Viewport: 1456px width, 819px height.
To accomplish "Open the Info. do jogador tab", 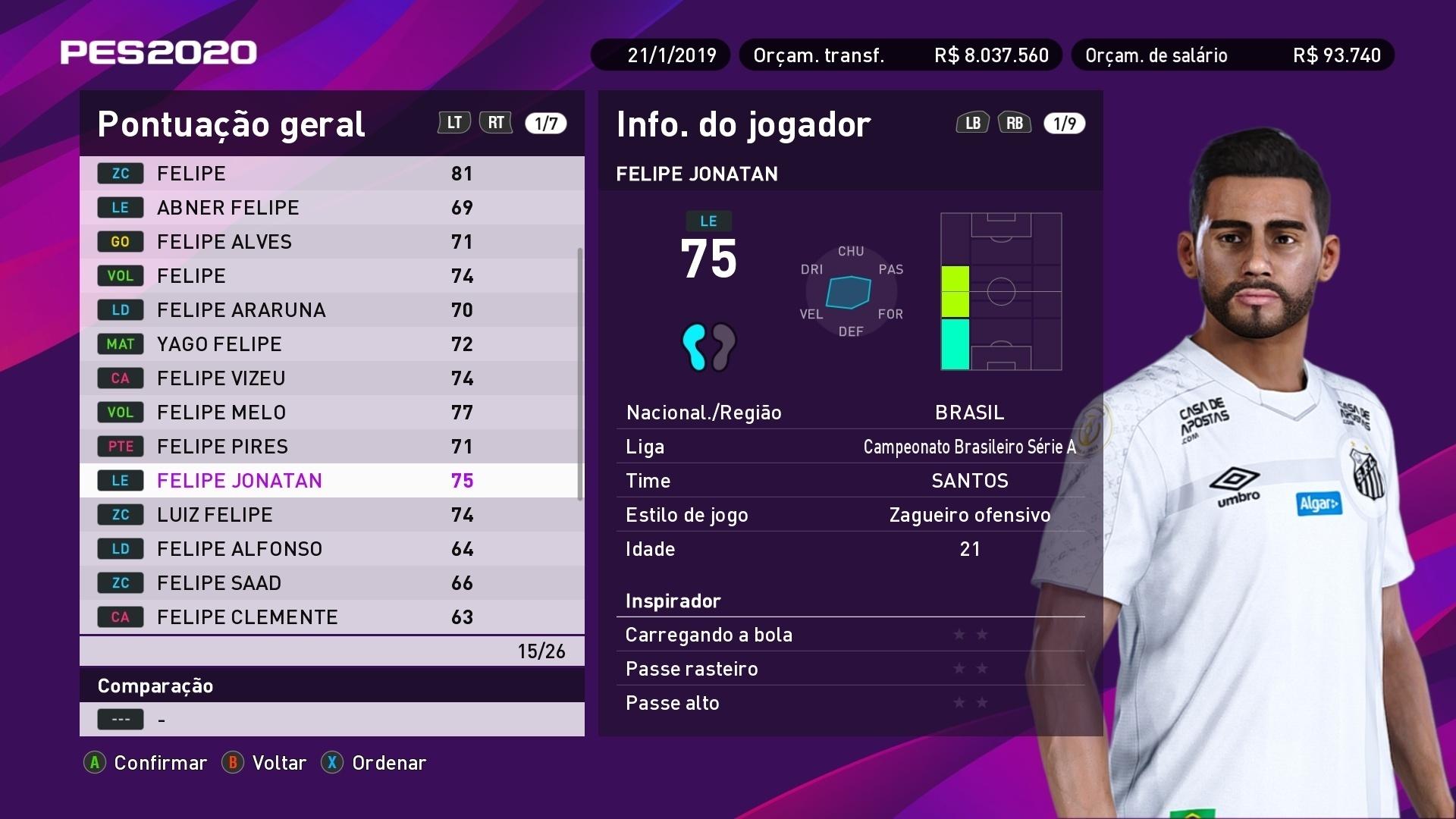I will coord(744,124).
